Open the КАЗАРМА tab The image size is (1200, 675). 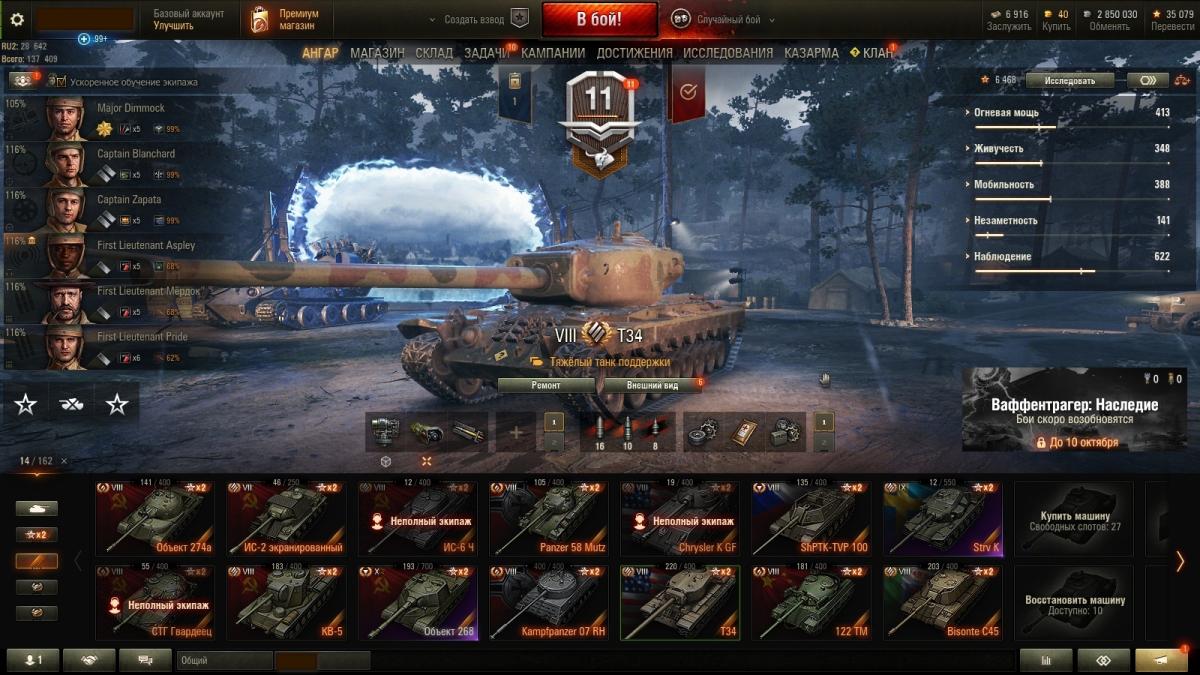click(811, 53)
